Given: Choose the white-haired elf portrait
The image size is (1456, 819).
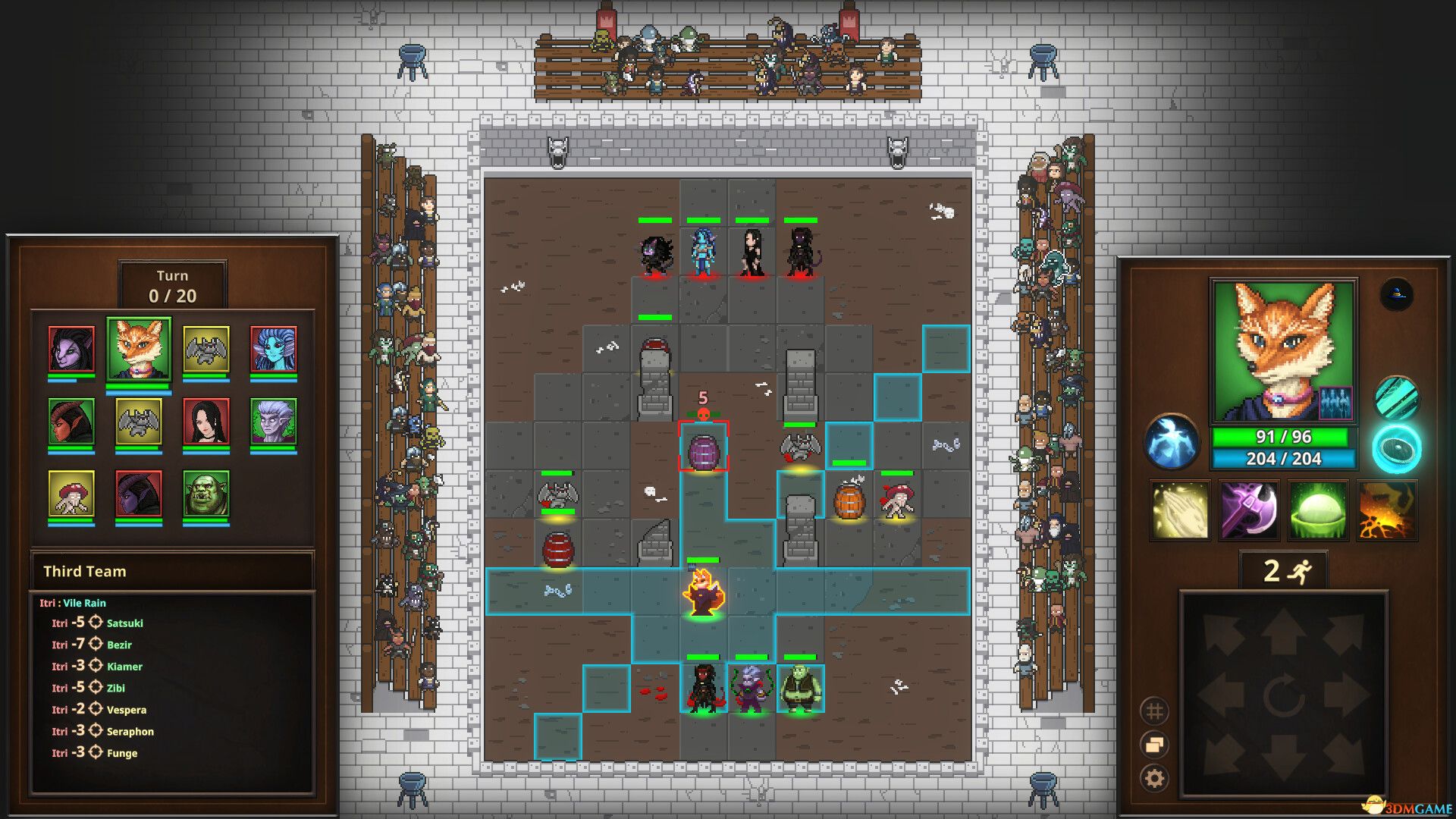Looking at the screenshot, I should pos(273,422).
